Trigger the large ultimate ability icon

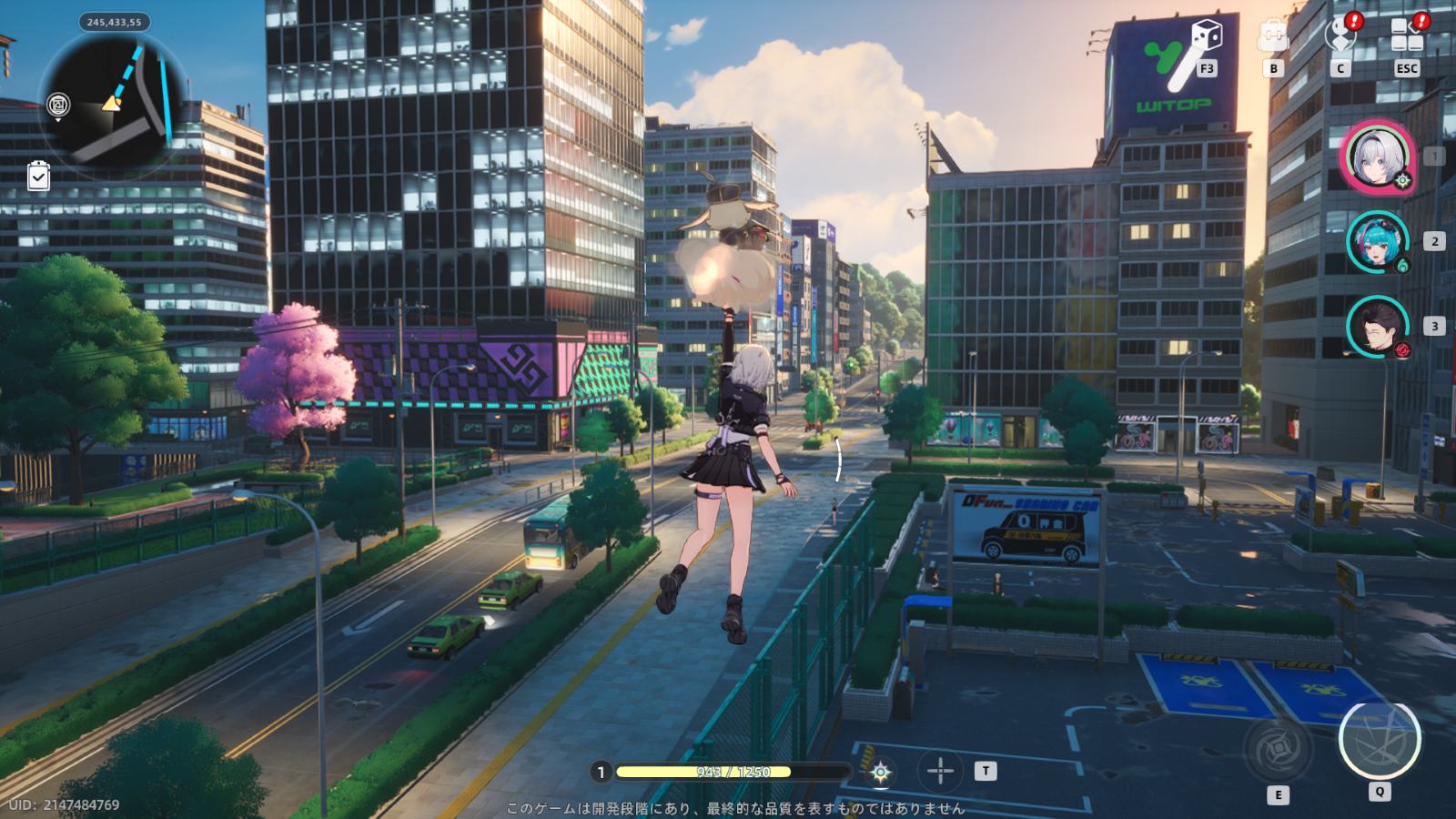pyautogui.click(x=1379, y=739)
